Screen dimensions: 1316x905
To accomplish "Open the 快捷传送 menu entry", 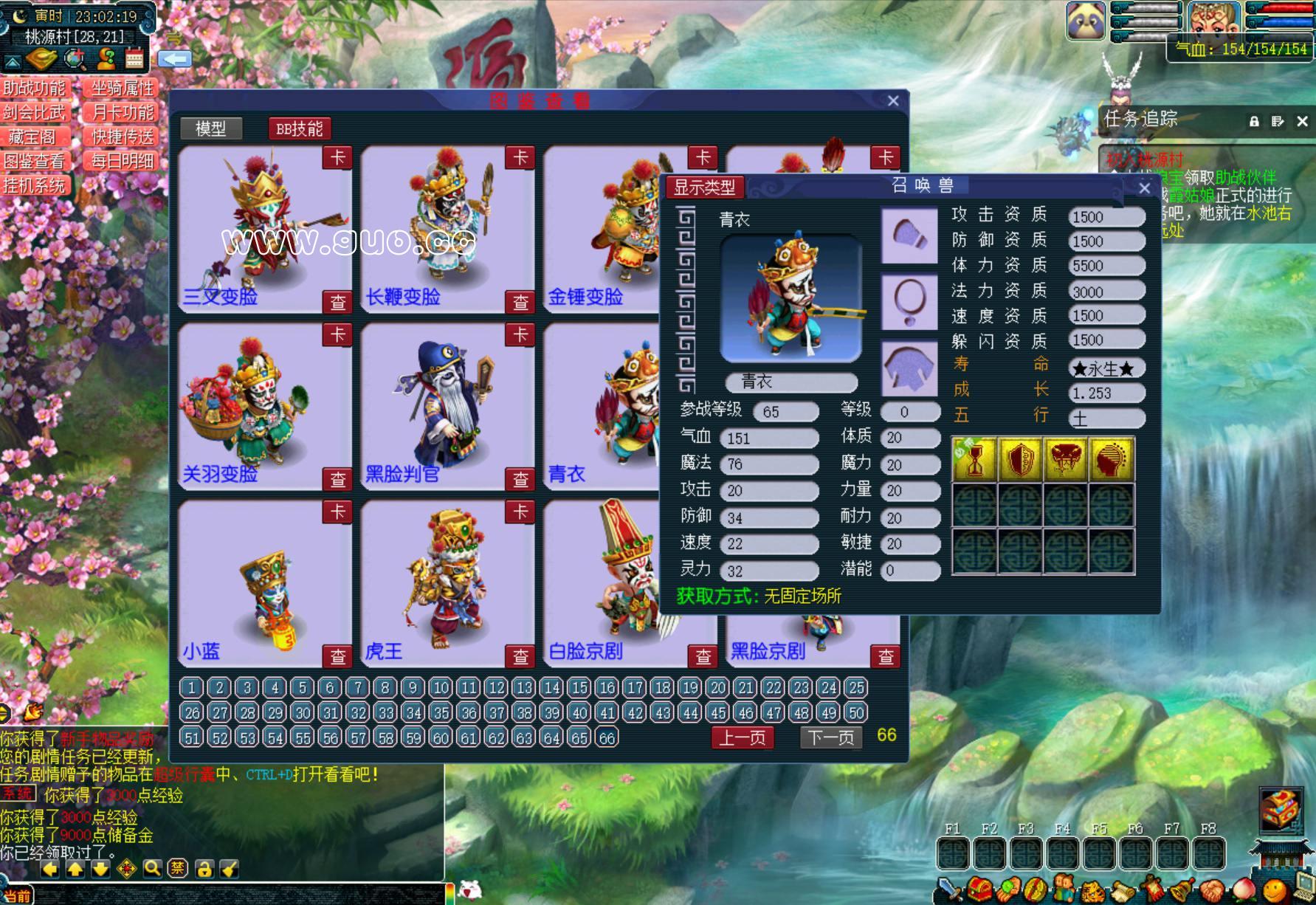I will click(x=123, y=137).
